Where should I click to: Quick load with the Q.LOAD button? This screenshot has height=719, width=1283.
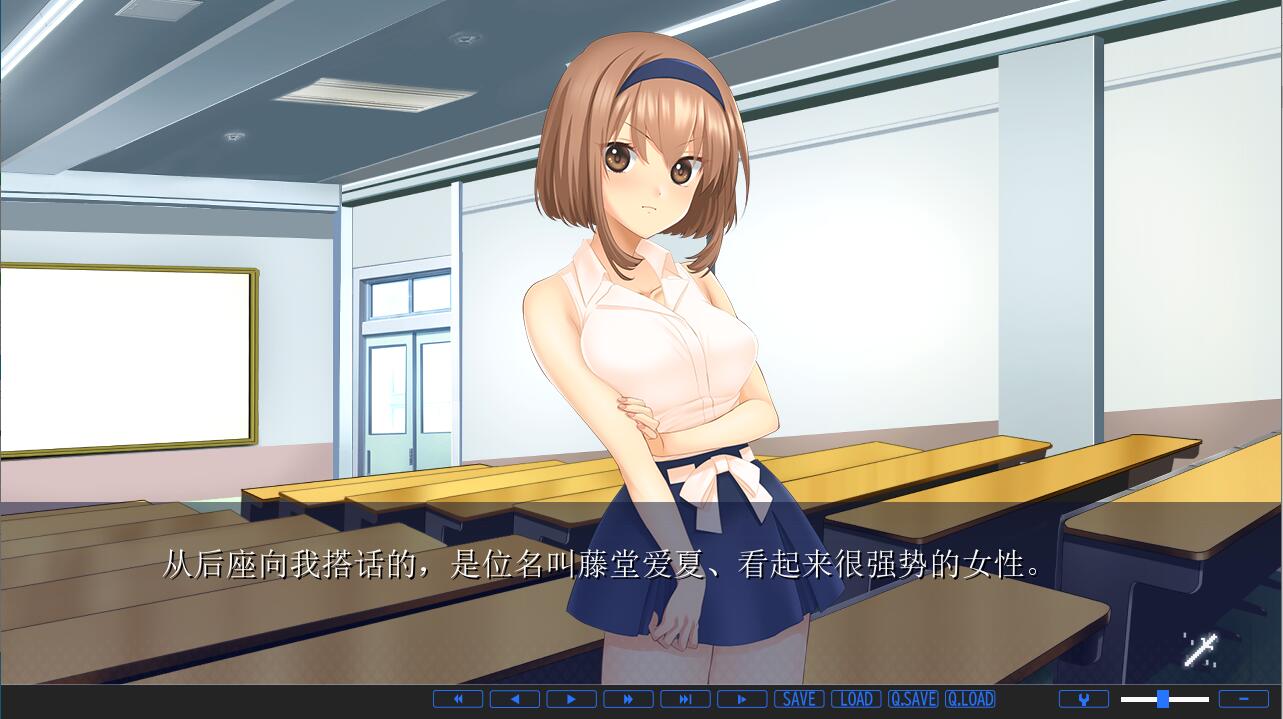970,699
